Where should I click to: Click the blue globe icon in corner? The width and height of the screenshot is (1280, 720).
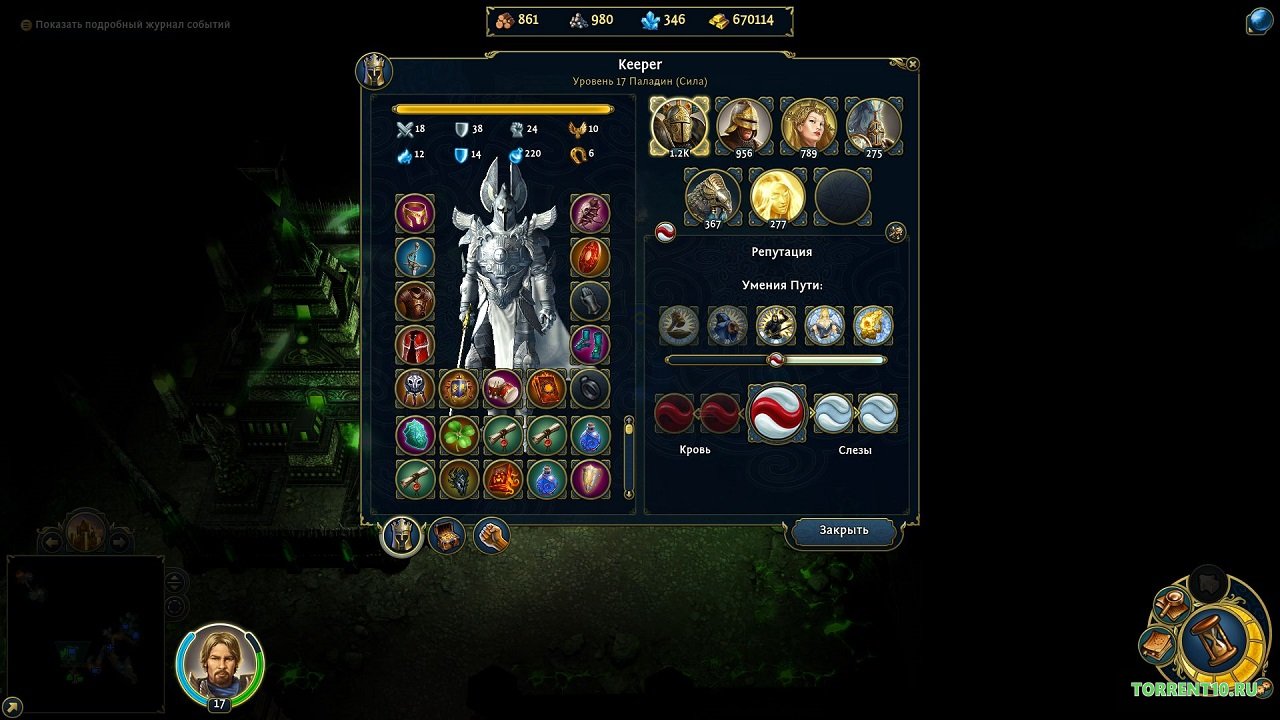coord(1259,22)
